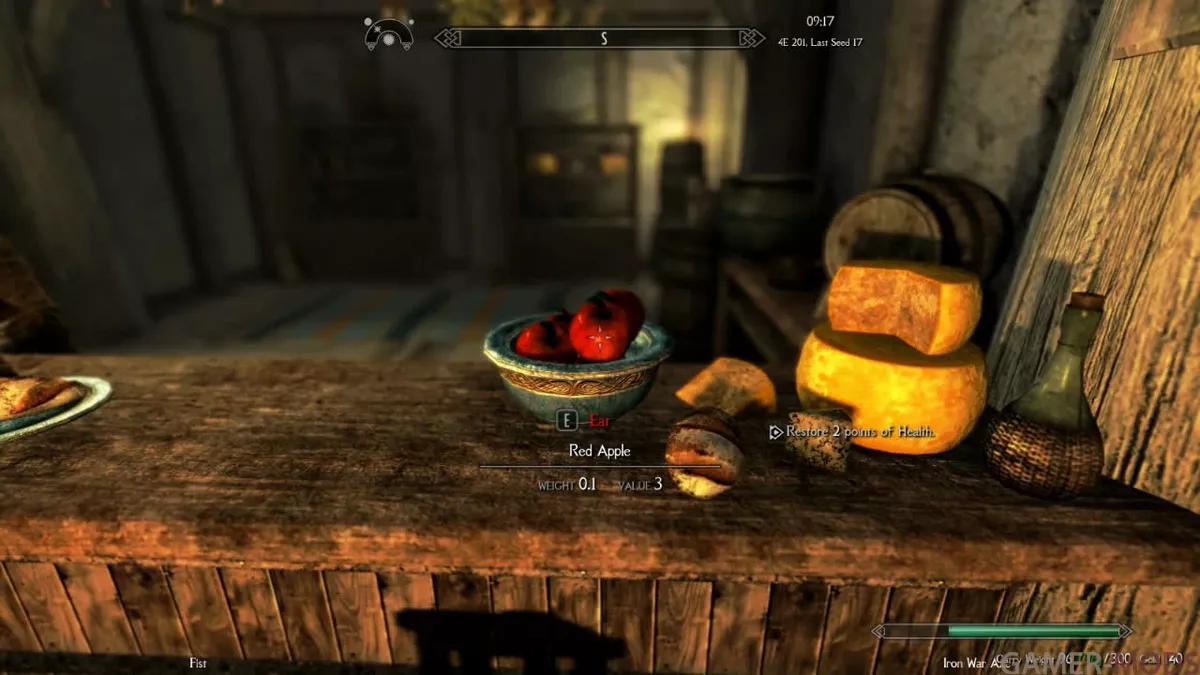Click the compass bar showing south

(x=603, y=38)
